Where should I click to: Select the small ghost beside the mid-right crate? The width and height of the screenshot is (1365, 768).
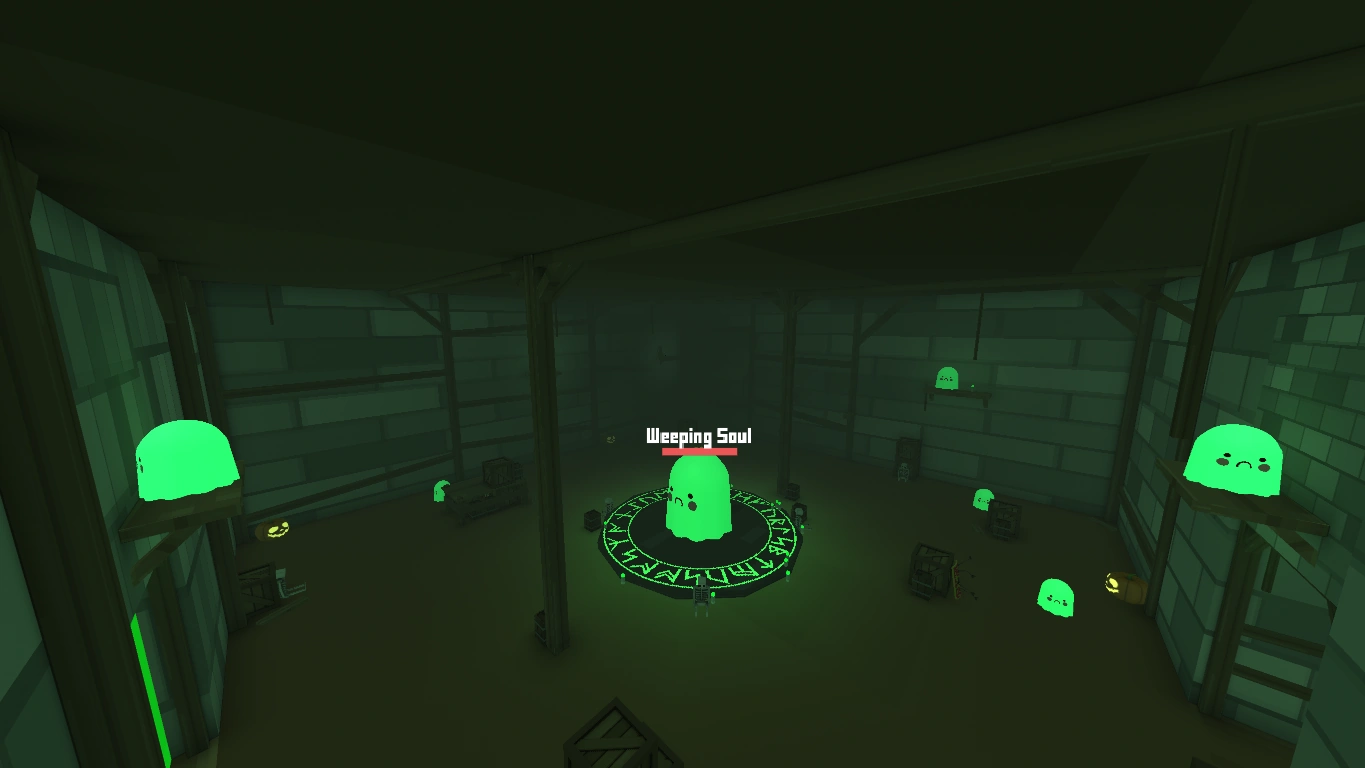point(982,499)
